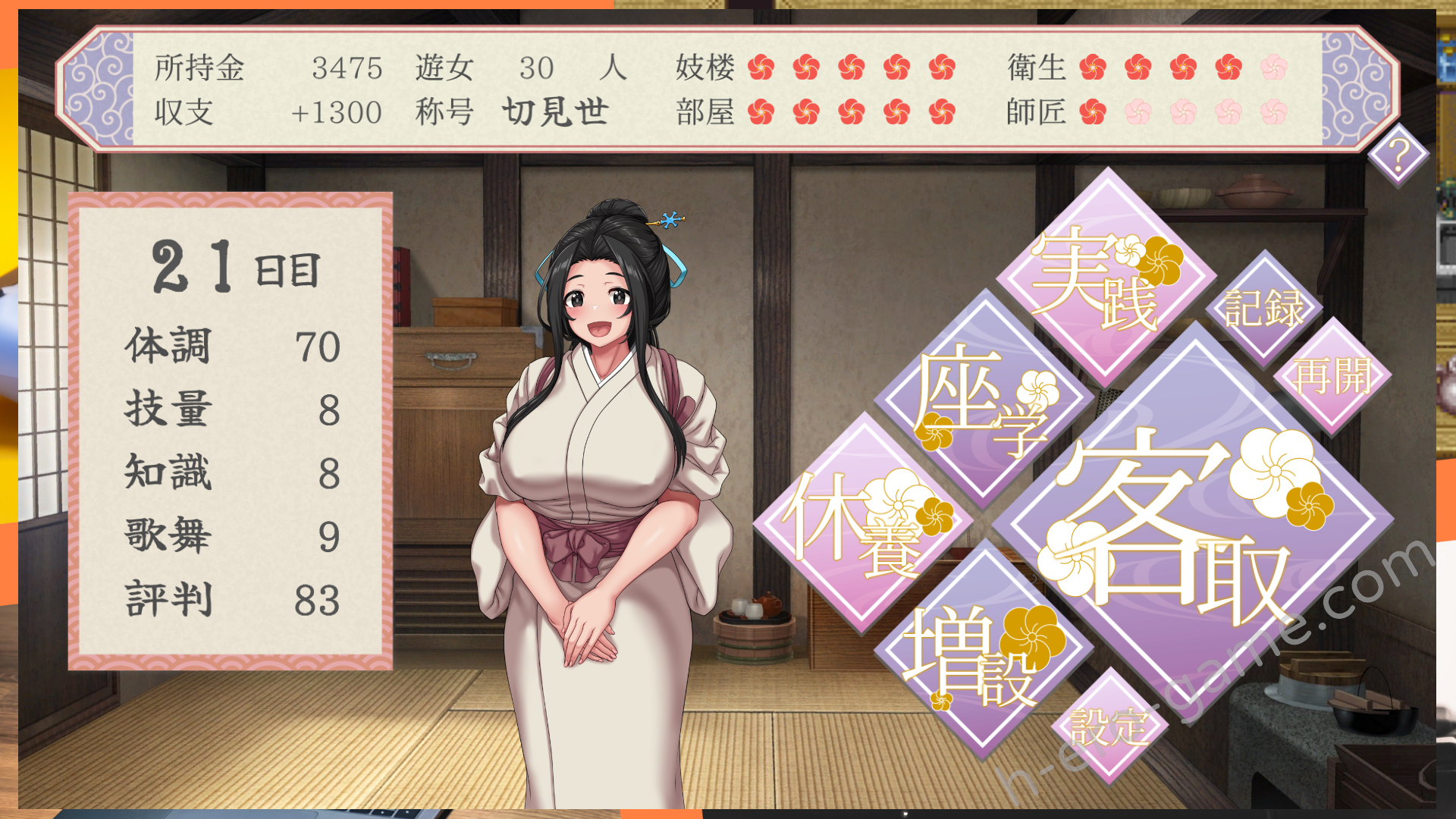Screen dimensions: 1456x819
Task: Start 客取 (take customers) action
Action: (1193, 522)
